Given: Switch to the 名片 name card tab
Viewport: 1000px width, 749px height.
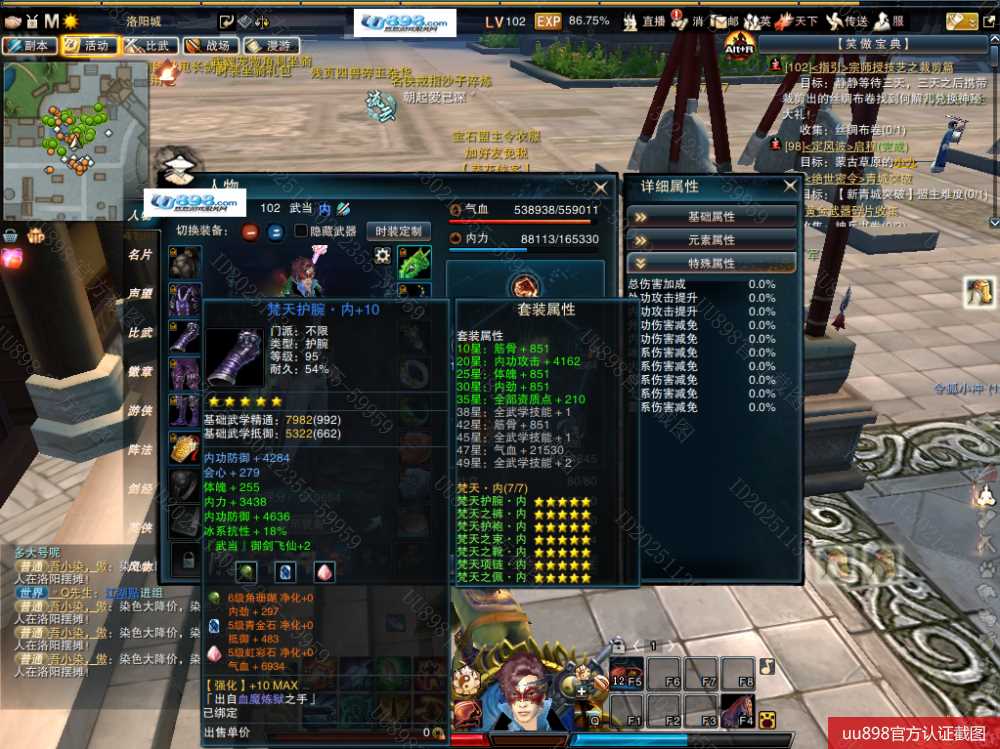Looking at the screenshot, I should (x=140, y=255).
